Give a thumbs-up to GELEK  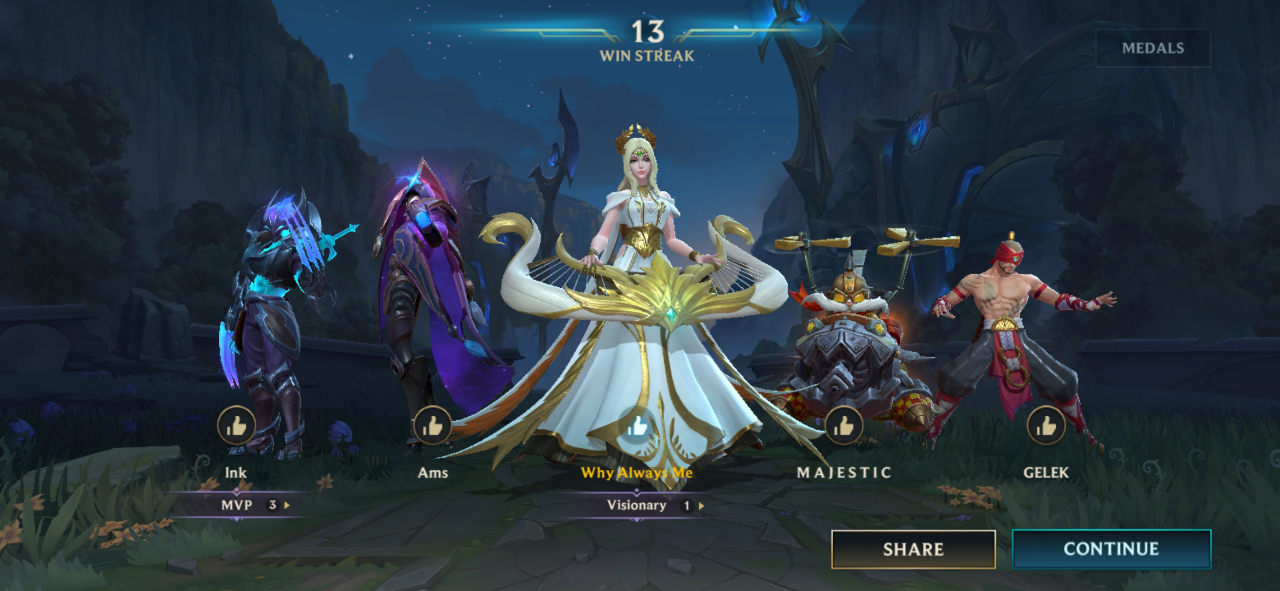pos(1046,426)
